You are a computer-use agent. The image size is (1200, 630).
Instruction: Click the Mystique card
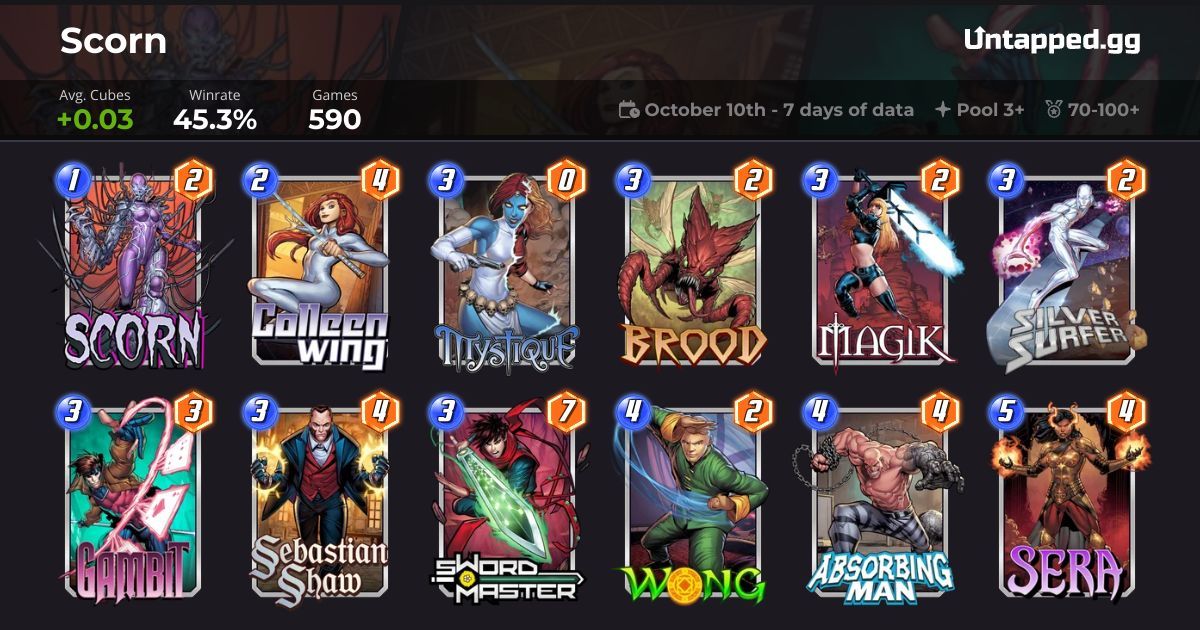coord(506,268)
